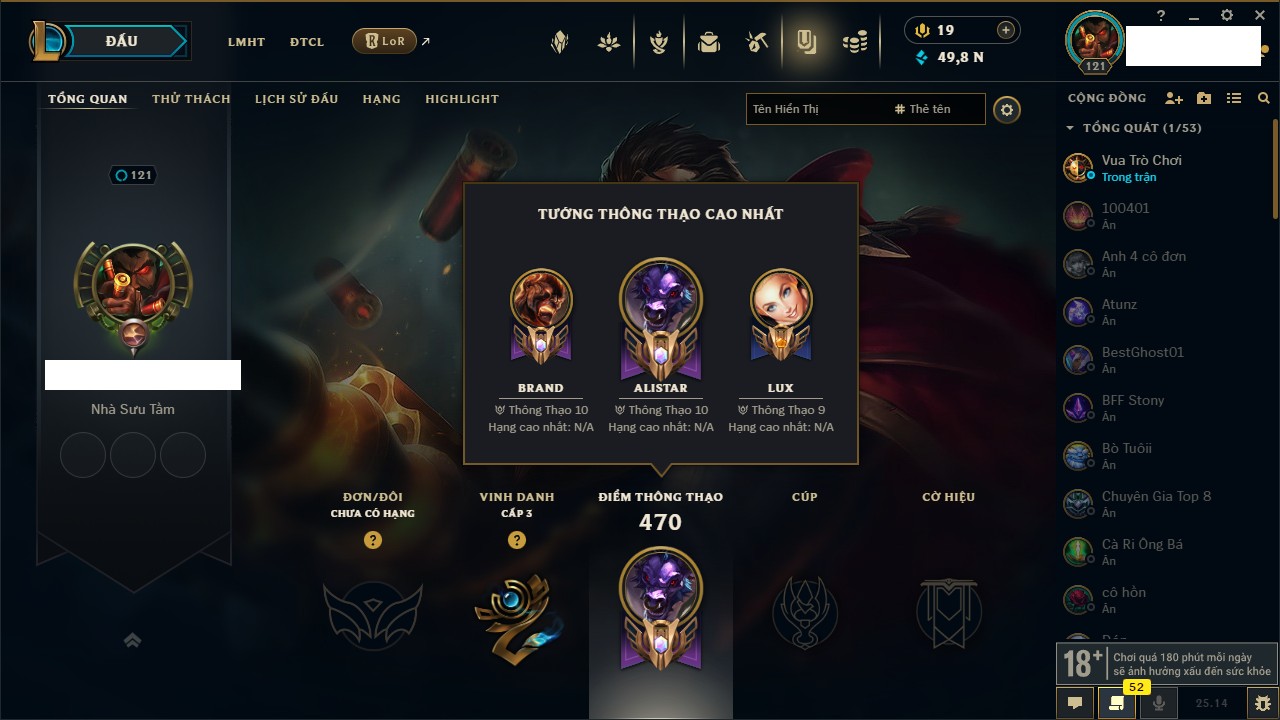Viewport: 1280px width, 720px height.
Task: View the HIGHLIGHT tab
Action: pyautogui.click(x=461, y=99)
